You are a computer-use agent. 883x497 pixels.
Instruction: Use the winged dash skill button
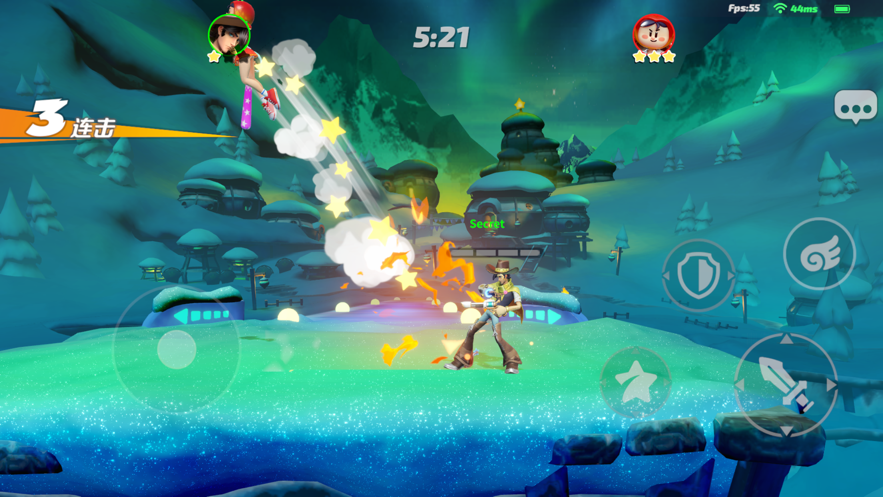coord(819,255)
